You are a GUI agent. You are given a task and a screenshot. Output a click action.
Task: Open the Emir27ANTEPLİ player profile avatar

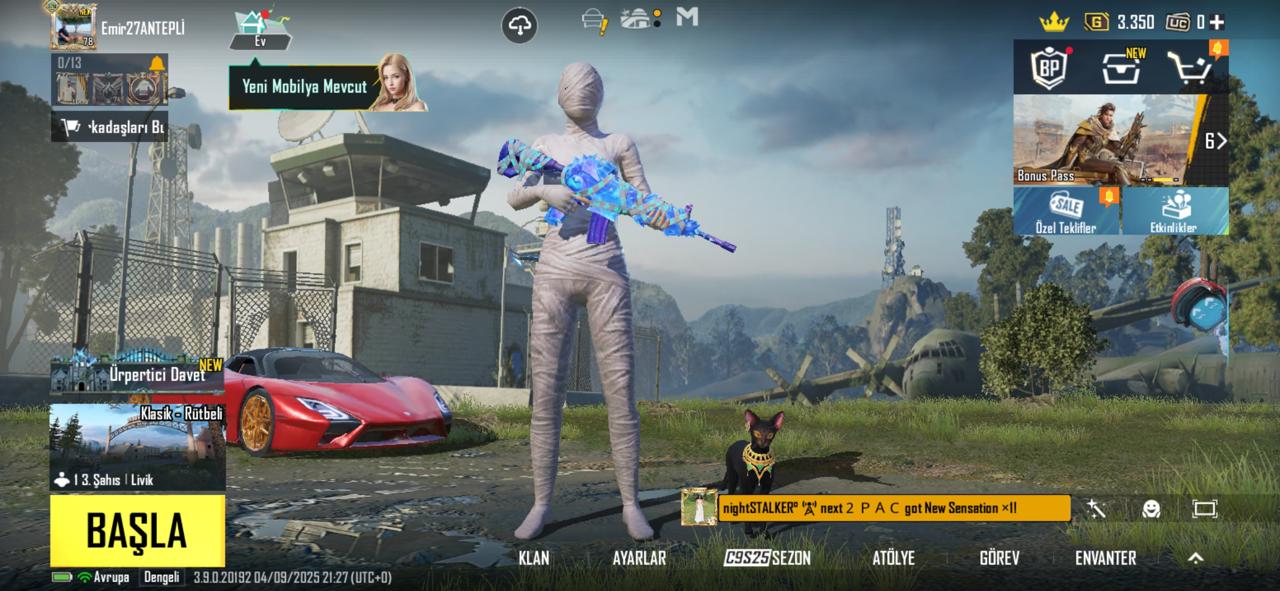point(74,27)
